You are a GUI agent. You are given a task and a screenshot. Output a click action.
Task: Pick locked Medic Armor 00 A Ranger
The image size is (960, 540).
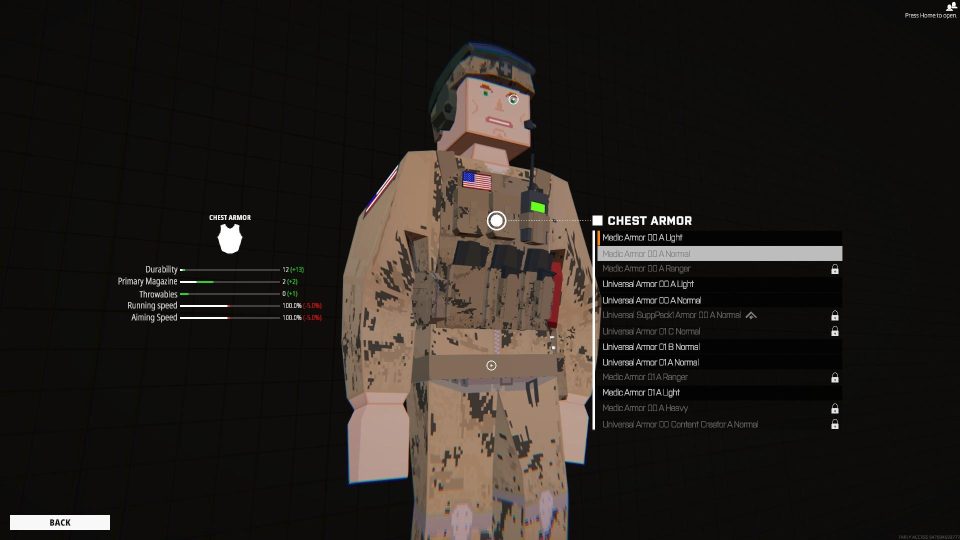coord(720,269)
